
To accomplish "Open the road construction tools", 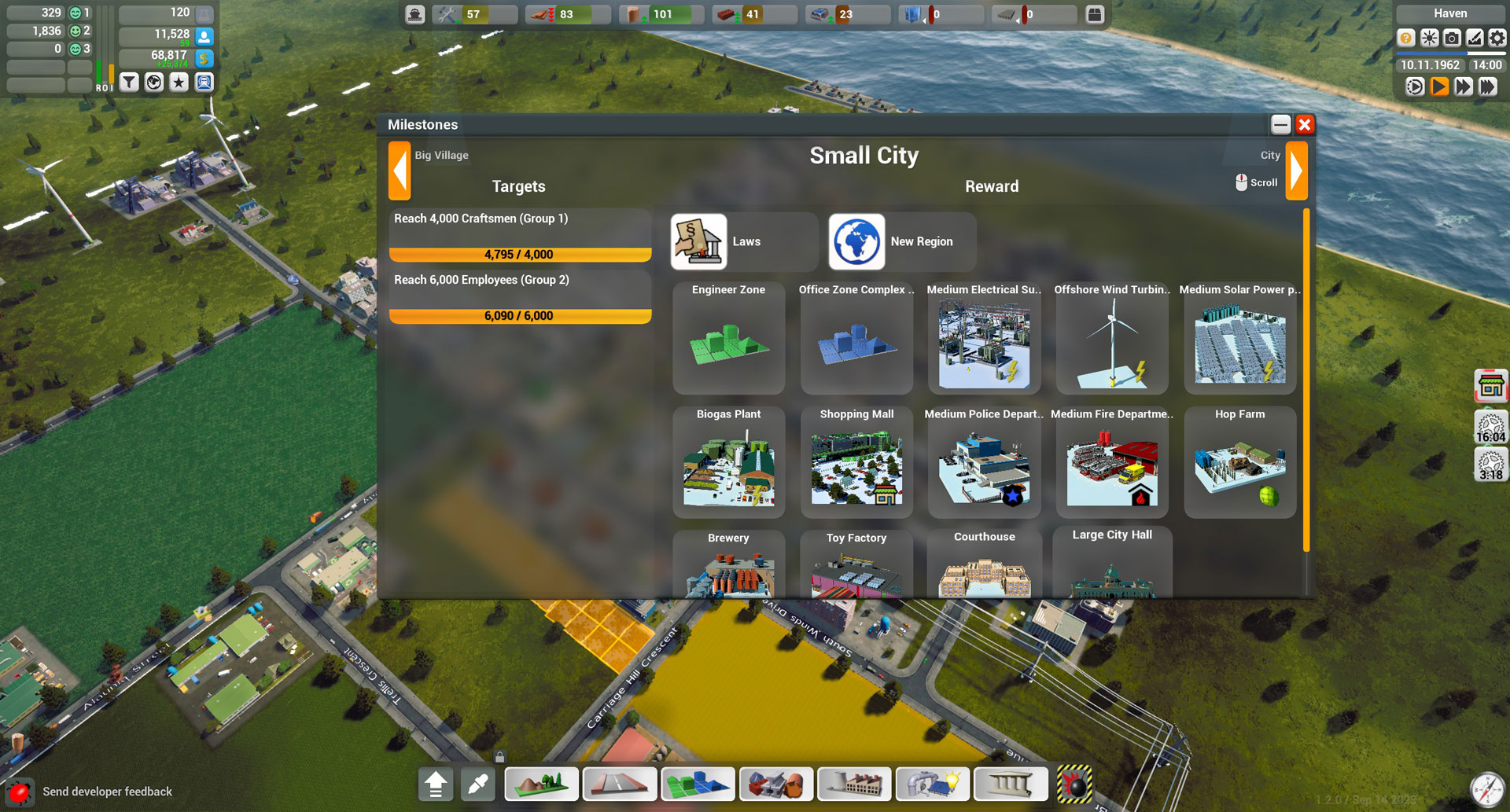I will pos(620,784).
